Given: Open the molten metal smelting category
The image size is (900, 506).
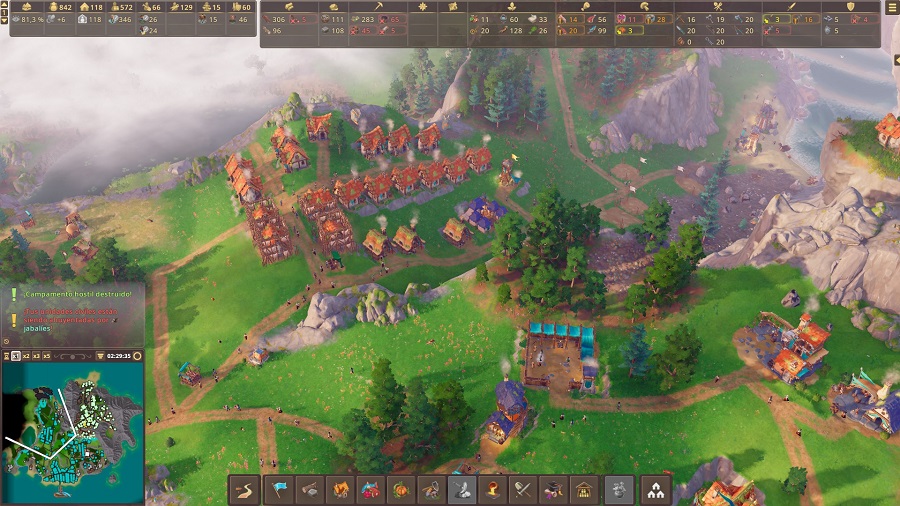Looking at the screenshot, I should (491, 490).
